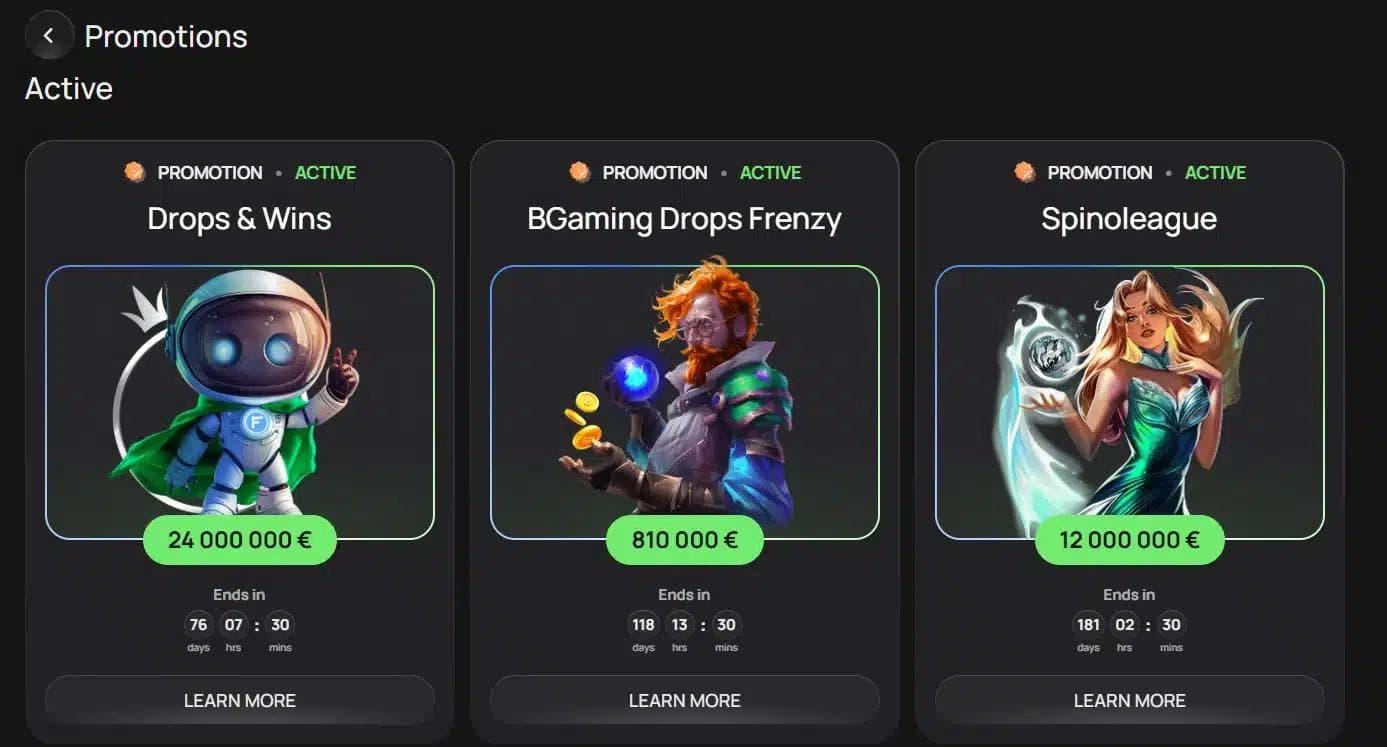
Task: Tap the 12 000 000 € prize badge
Action: pos(1129,540)
